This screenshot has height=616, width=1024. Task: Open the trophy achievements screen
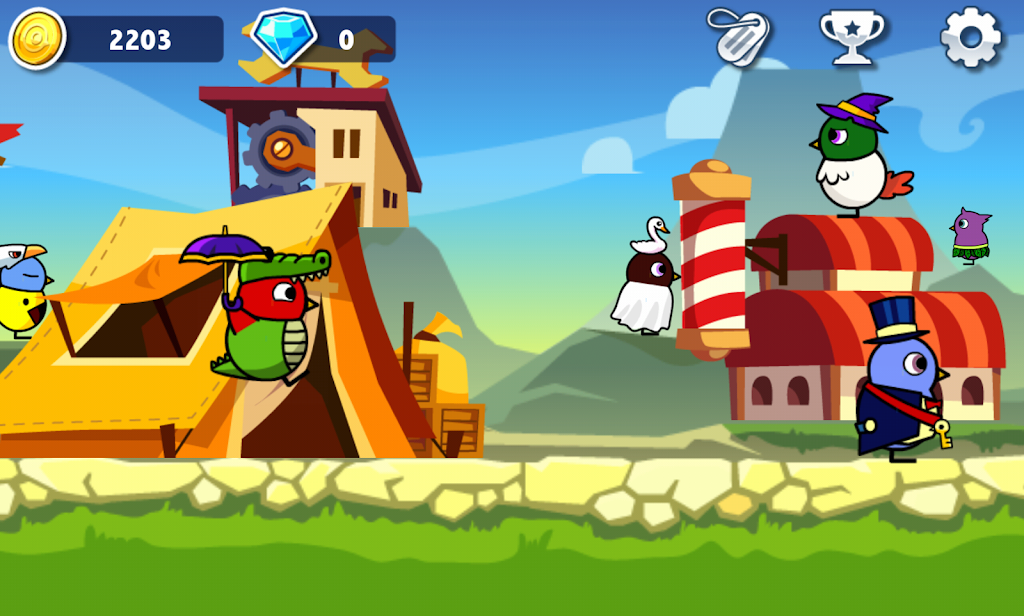point(851,38)
